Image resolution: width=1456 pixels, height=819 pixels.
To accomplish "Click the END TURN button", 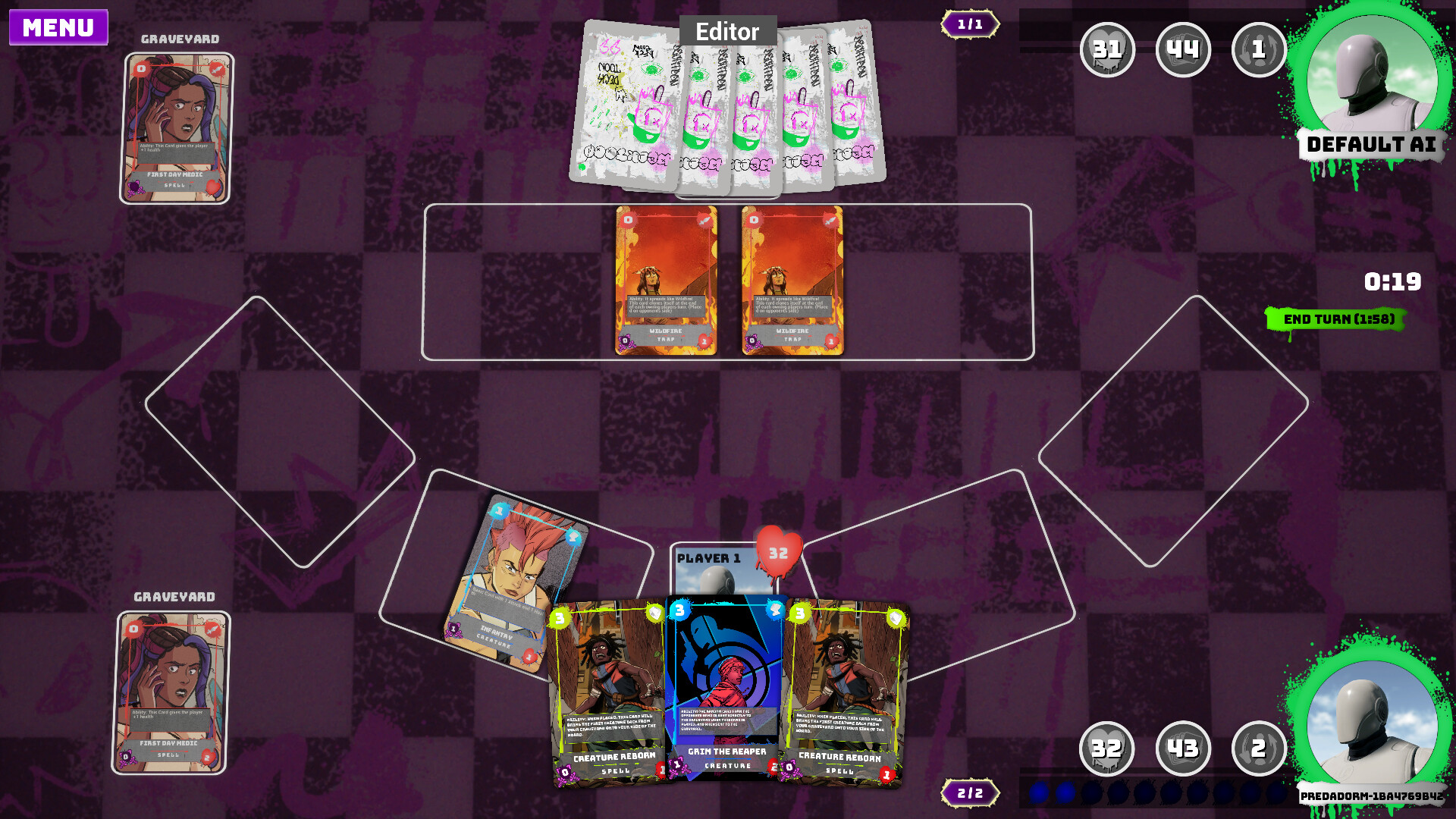I will [x=1336, y=320].
